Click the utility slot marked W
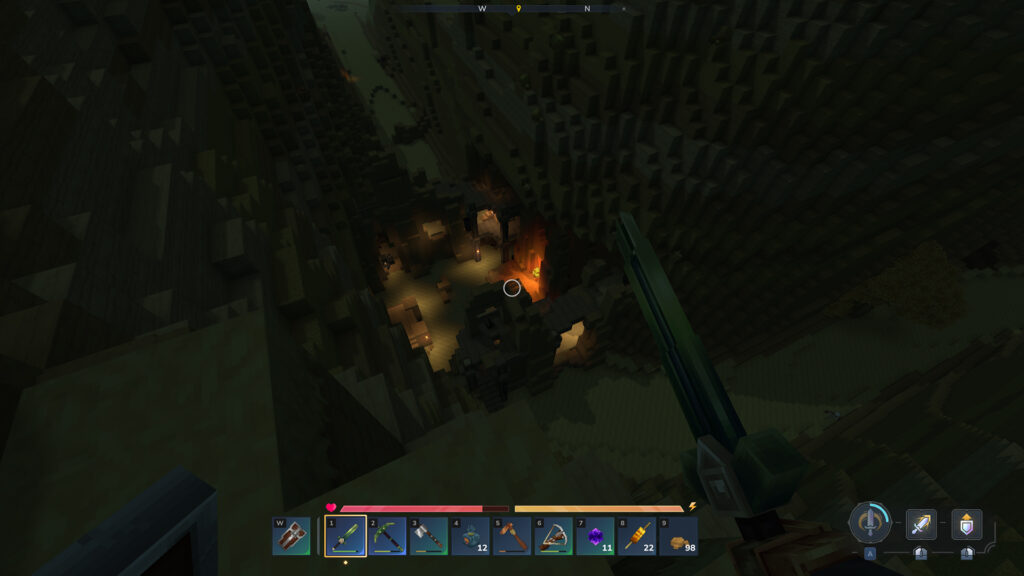 click(x=291, y=537)
